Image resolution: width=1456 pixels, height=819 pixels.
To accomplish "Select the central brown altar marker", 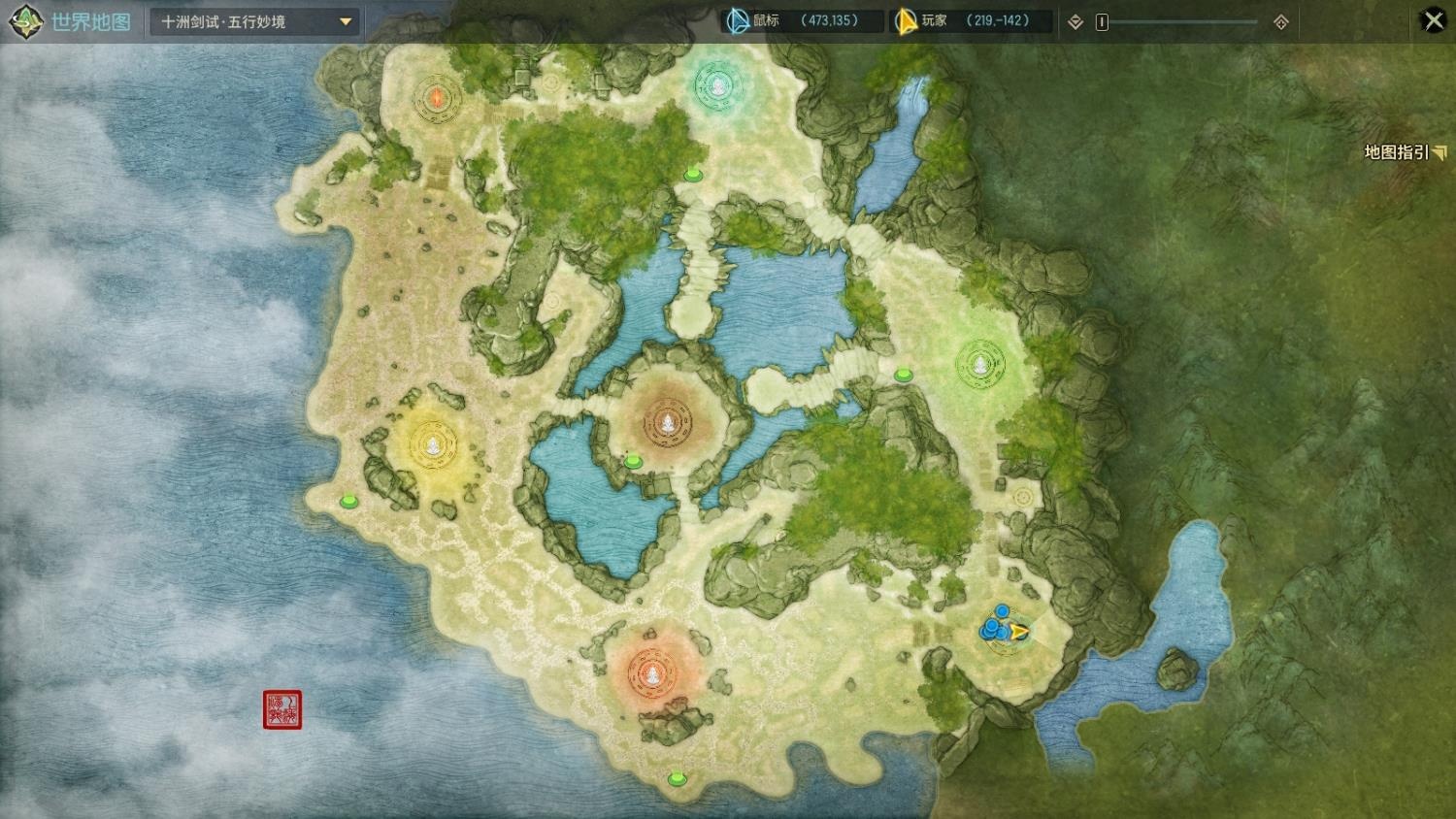I will coord(668,422).
